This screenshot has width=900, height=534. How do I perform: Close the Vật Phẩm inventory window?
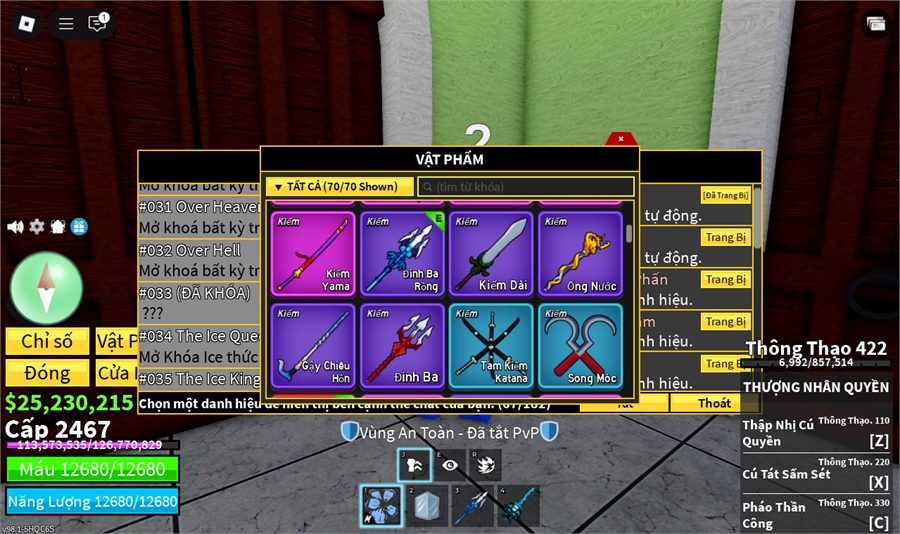(621, 139)
